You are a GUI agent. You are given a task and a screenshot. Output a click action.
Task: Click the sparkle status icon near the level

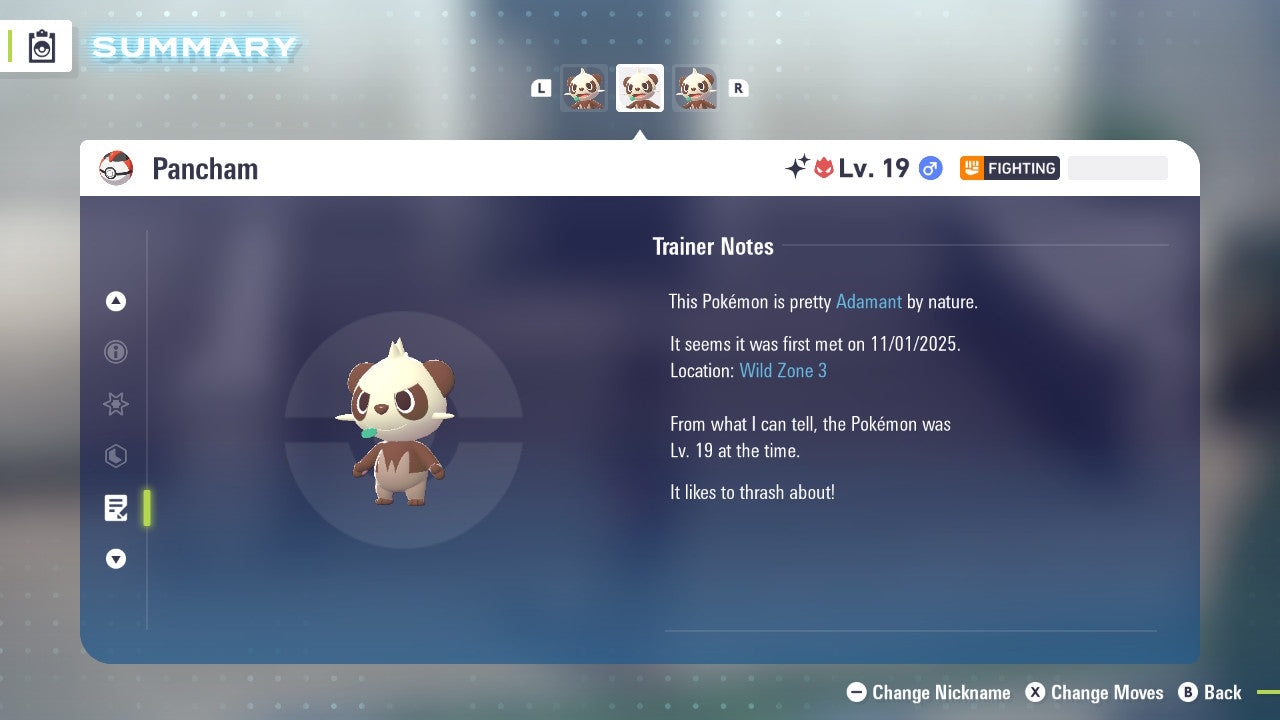[795, 168]
